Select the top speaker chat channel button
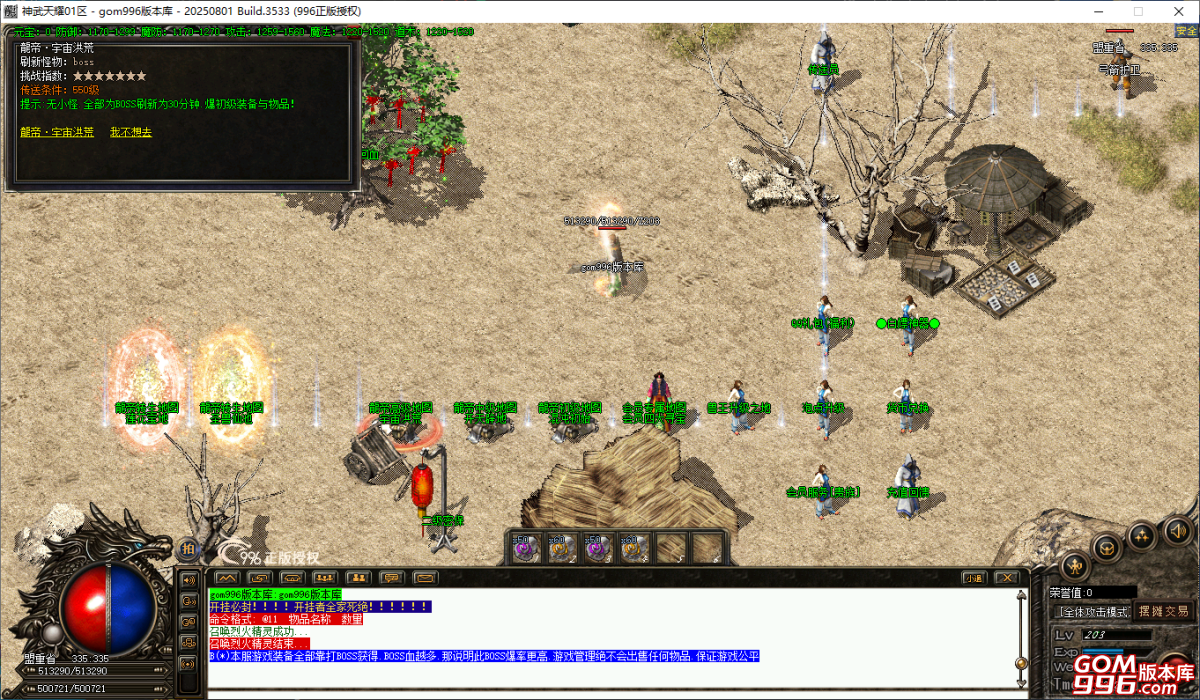 [x=188, y=579]
